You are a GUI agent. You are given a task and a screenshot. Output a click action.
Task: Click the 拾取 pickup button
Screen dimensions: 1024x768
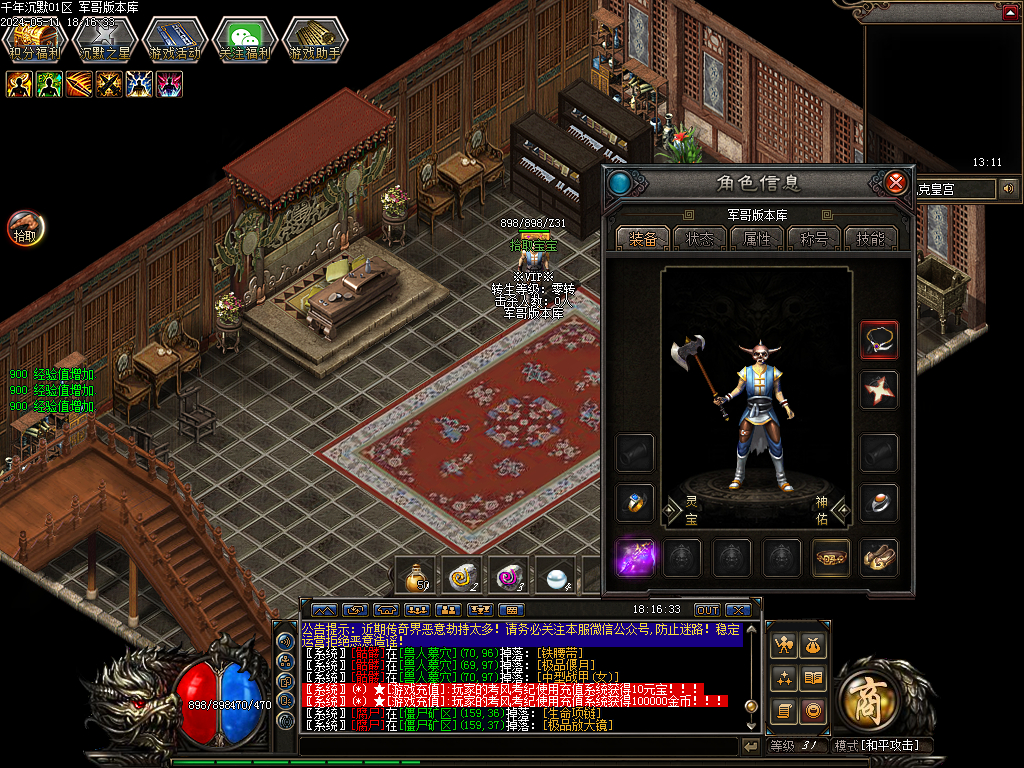(25, 229)
